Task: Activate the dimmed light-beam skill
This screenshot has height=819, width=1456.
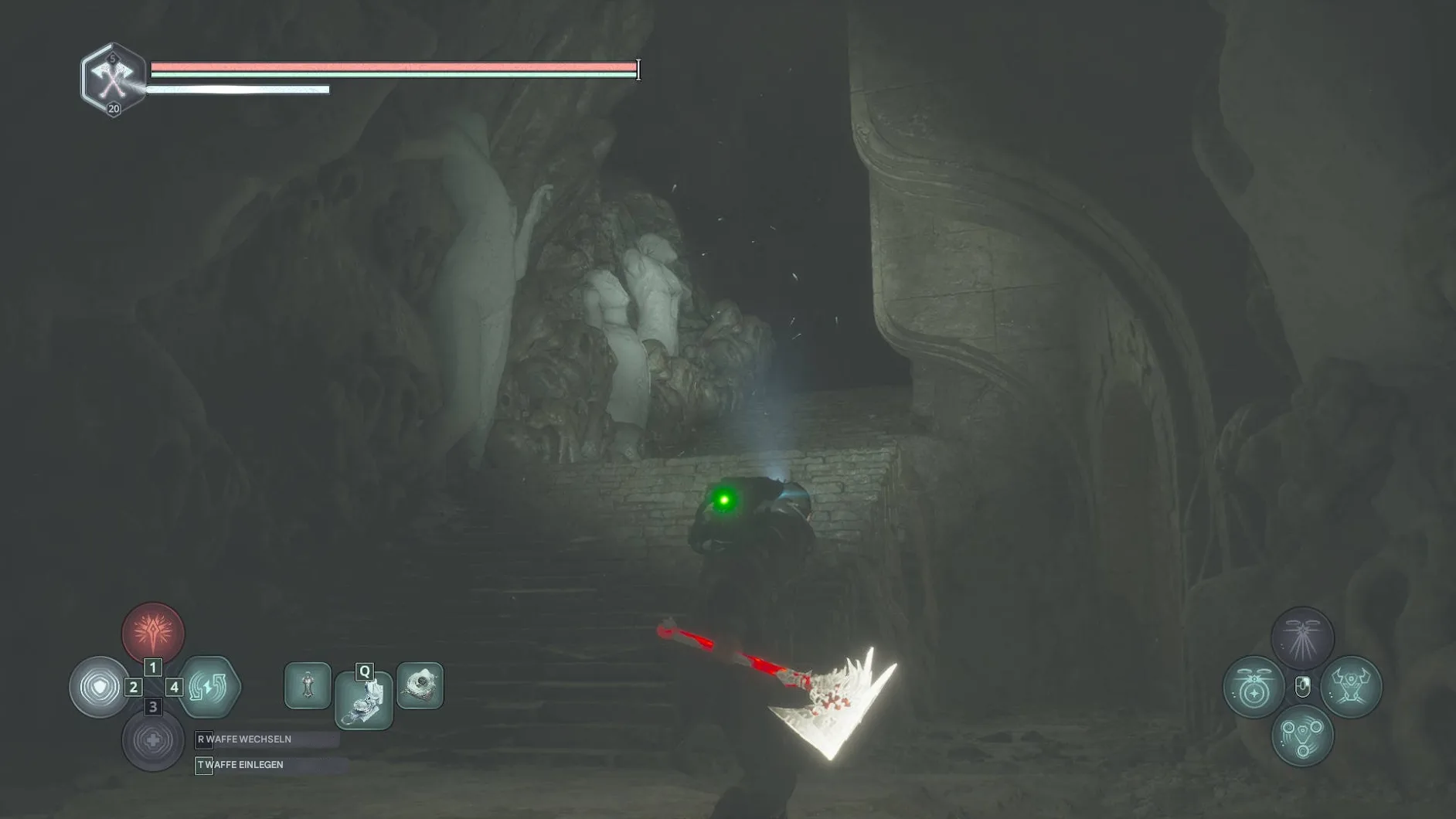Action: [1302, 638]
